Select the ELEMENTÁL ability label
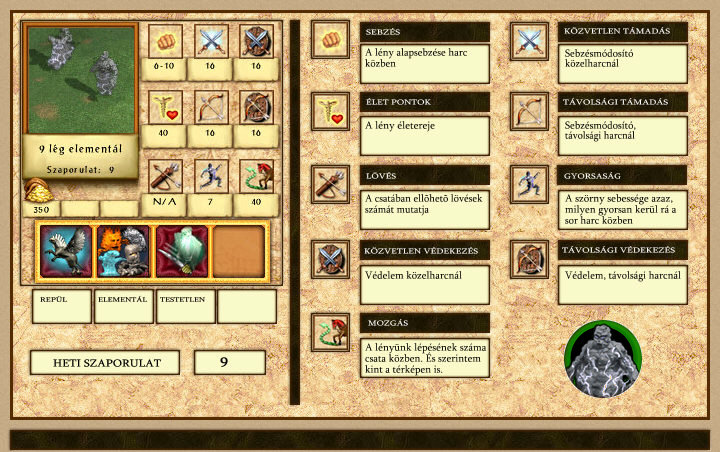This screenshot has width=720, height=452. (123, 305)
